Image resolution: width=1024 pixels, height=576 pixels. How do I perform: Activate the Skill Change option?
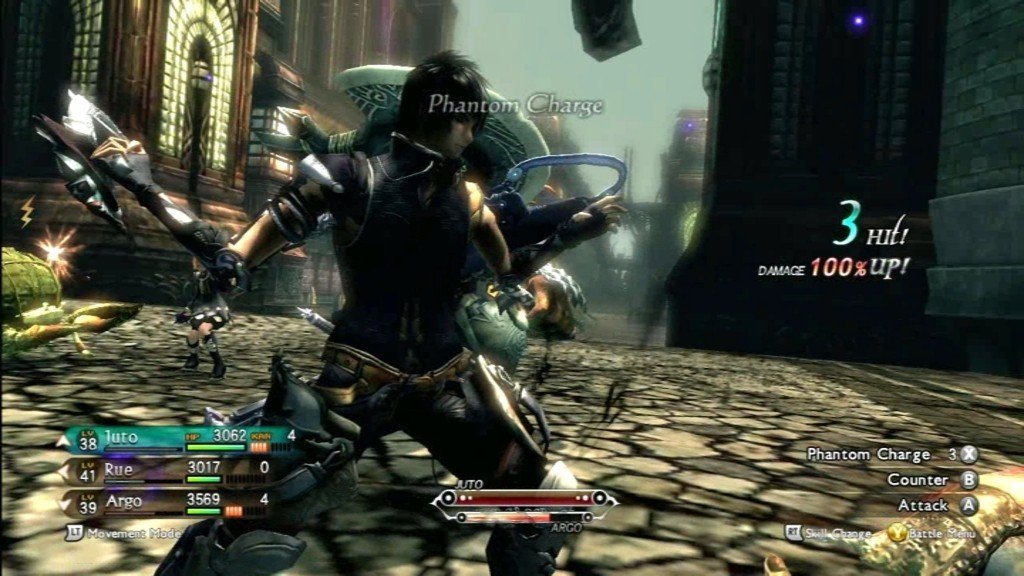(x=828, y=534)
